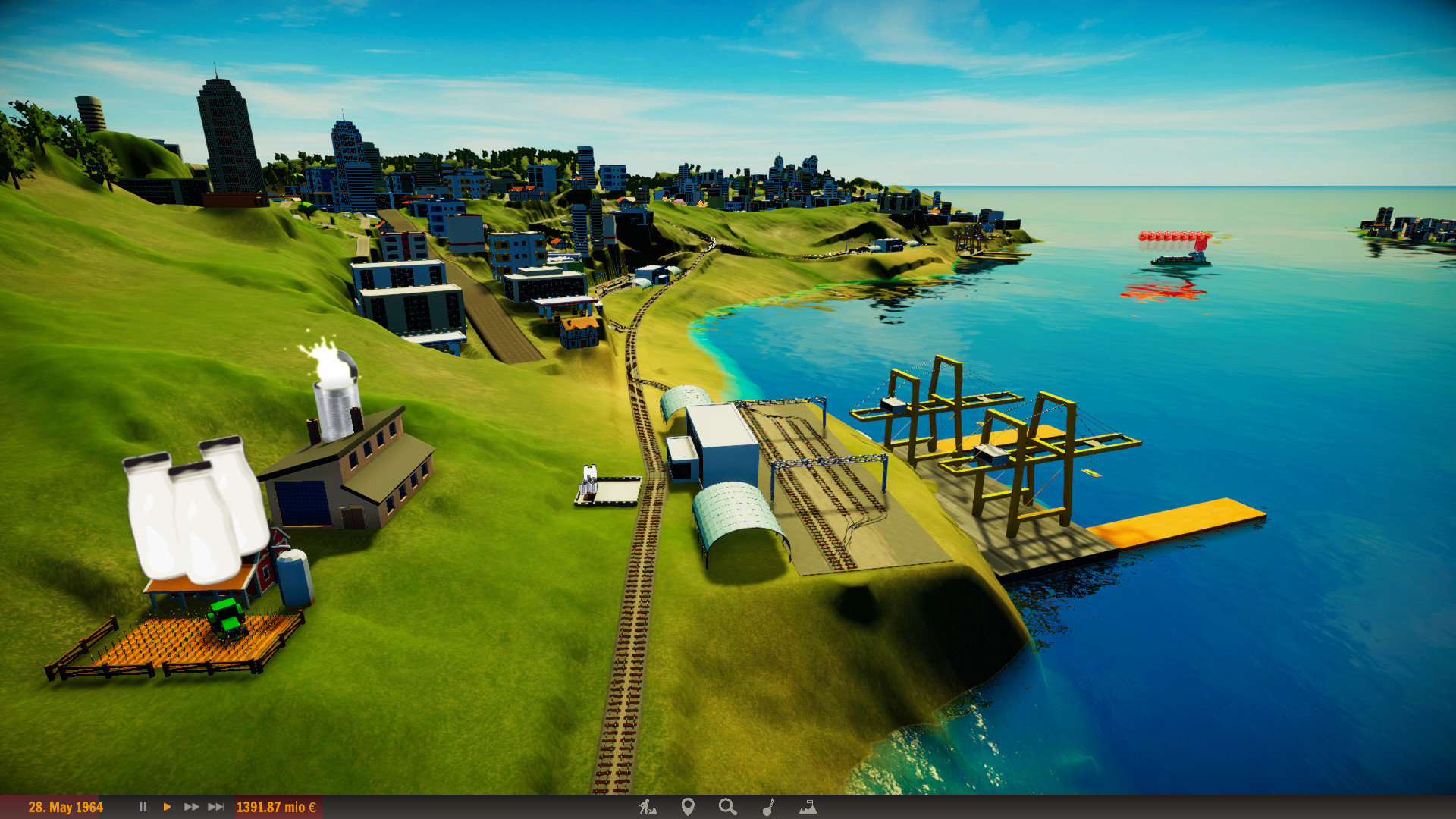Open the magnifying glass search tool
Image resolution: width=1456 pixels, height=819 pixels.
point(728,807)
